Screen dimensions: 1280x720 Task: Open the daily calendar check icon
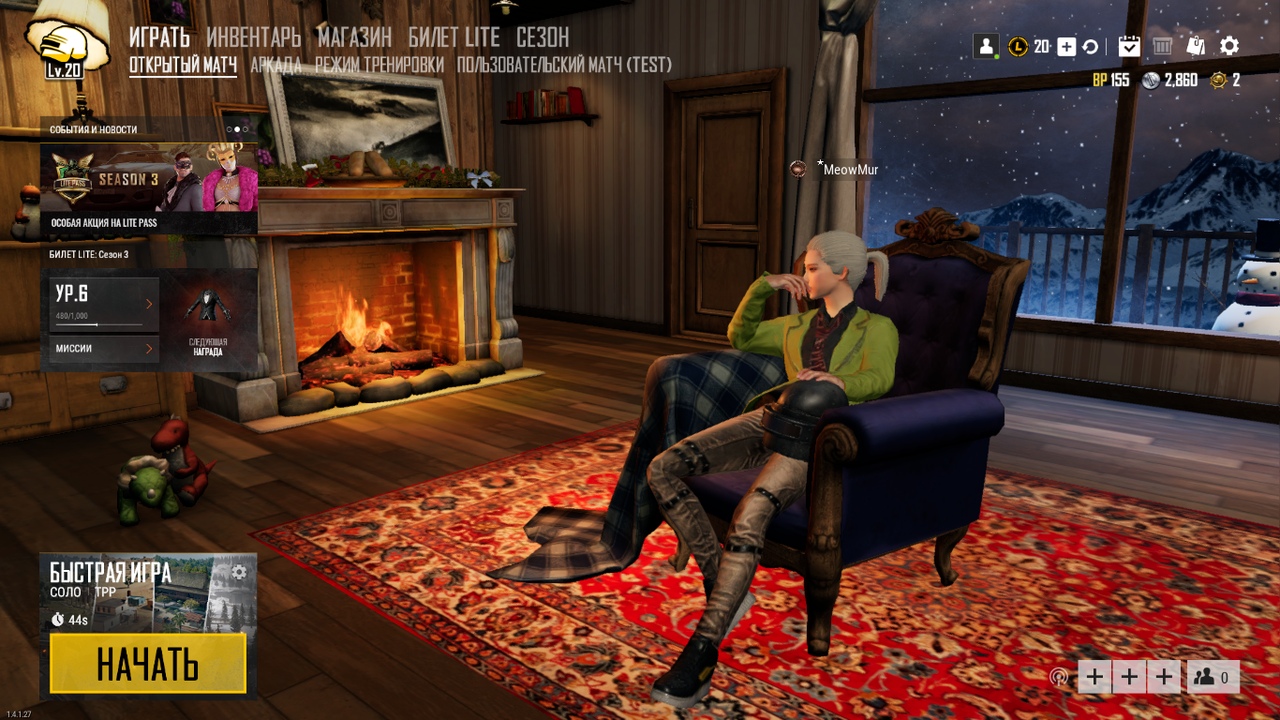[x=1129, y=46]
